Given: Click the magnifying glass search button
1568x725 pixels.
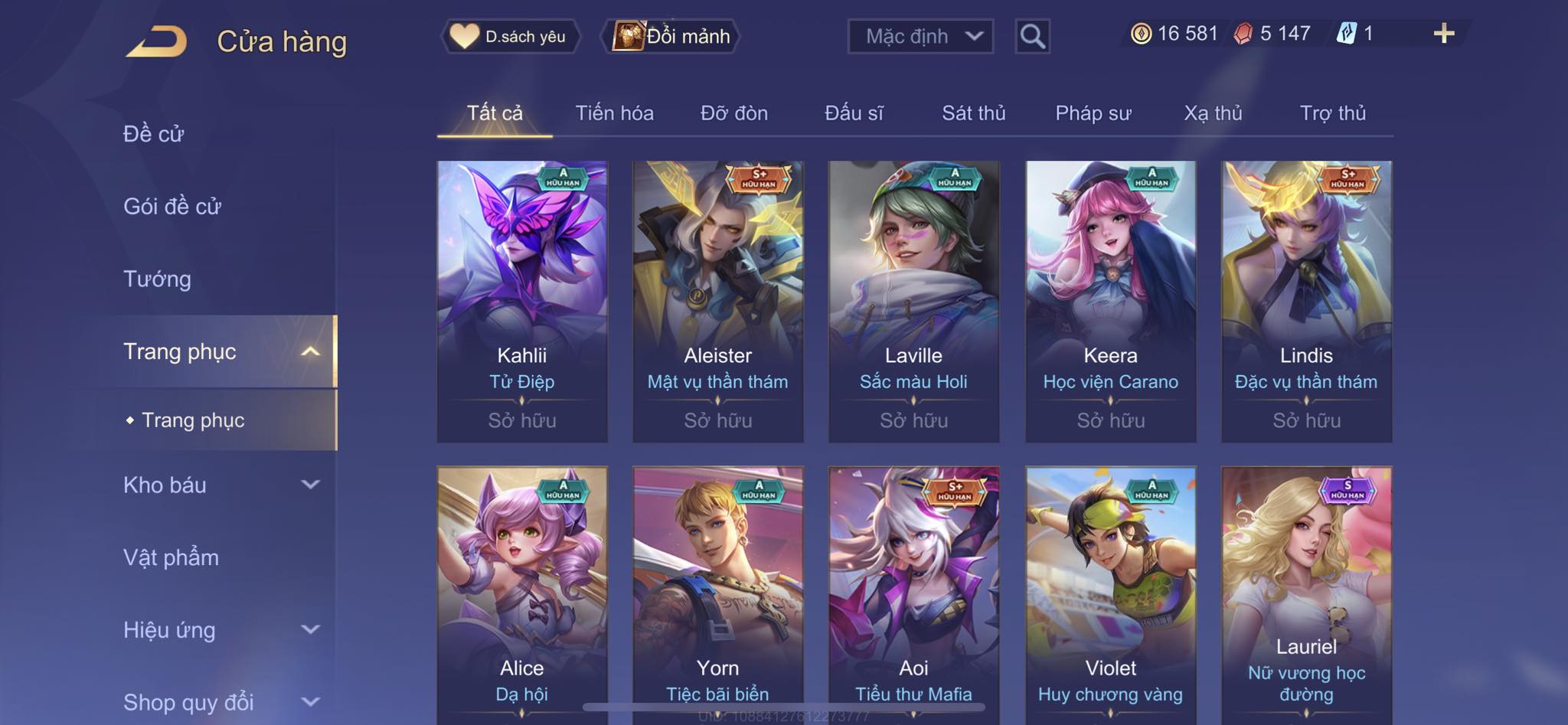Looking at the screenshot, I should (x=1032, y=36).
